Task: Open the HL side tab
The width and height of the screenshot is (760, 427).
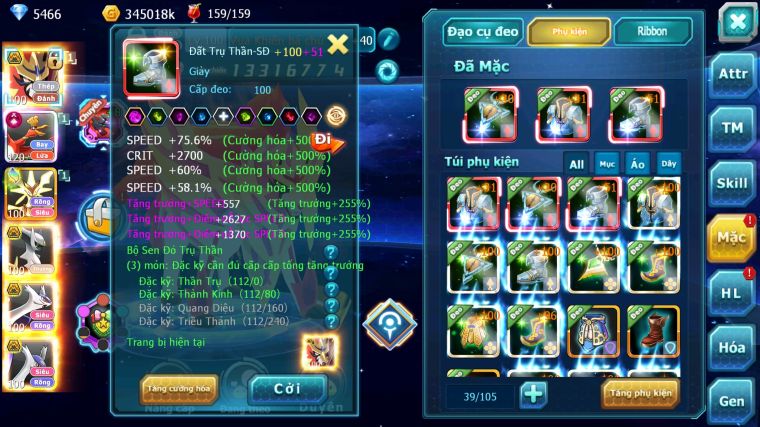Action: (x=731, y=292)
